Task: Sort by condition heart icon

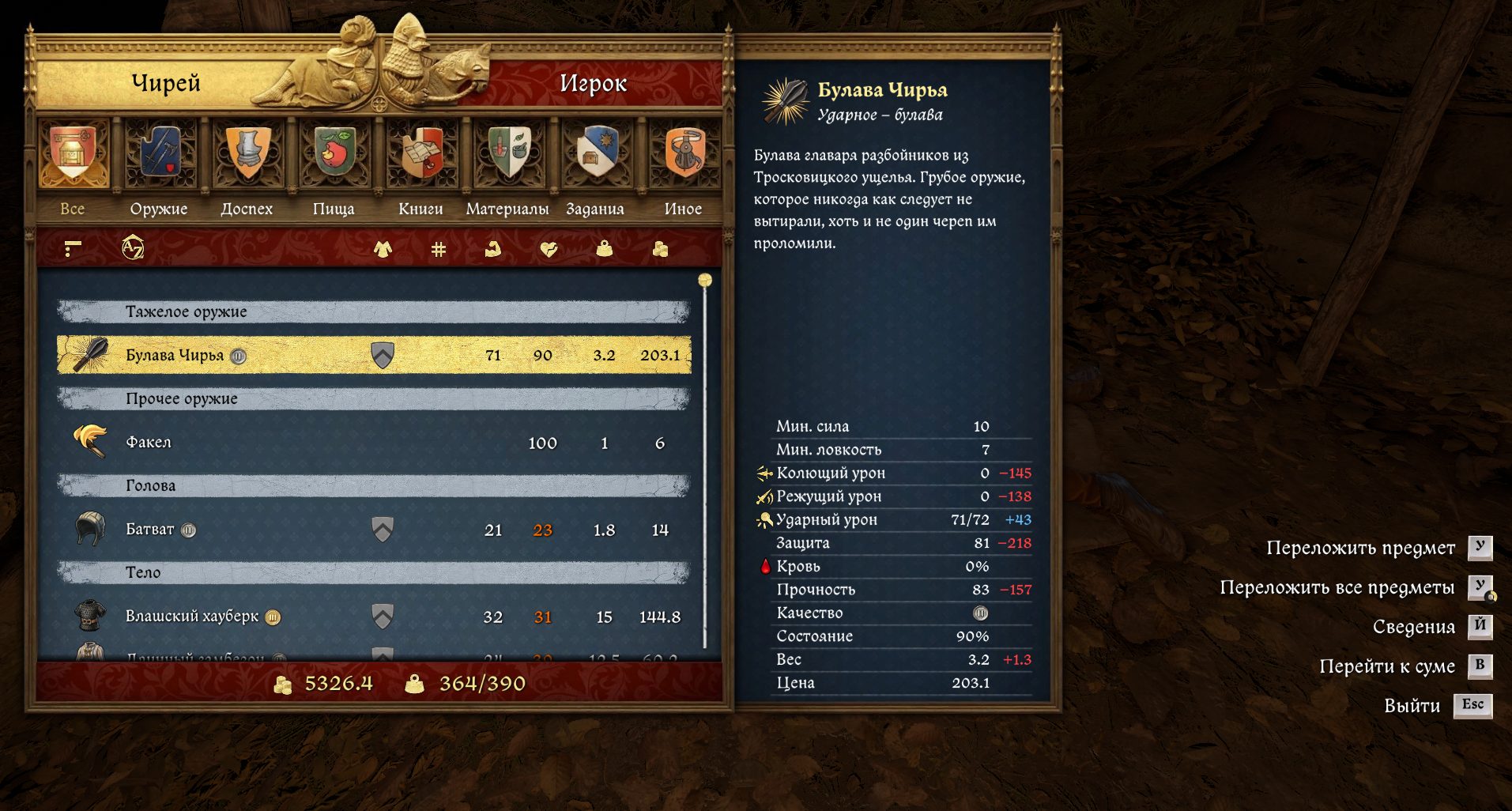Action: point(549,249)
